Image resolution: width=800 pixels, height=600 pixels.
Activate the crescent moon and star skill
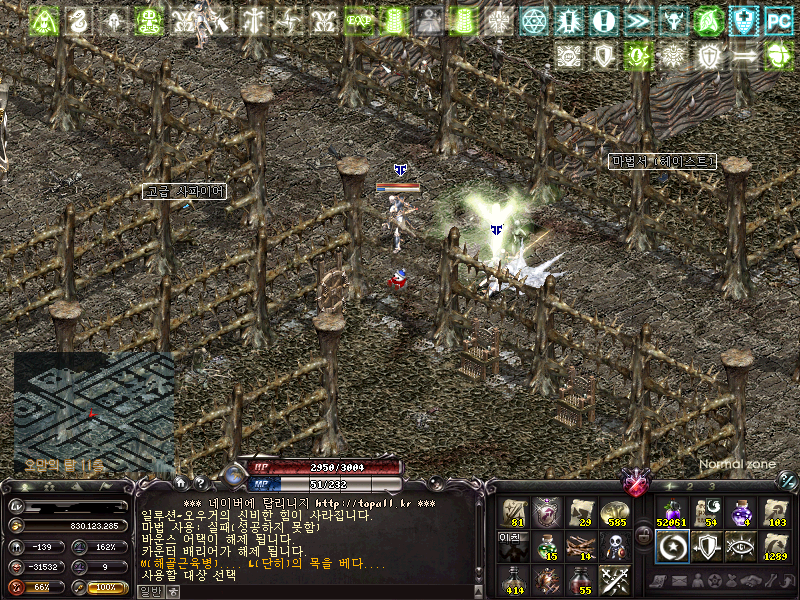click(x=670, y=546)
